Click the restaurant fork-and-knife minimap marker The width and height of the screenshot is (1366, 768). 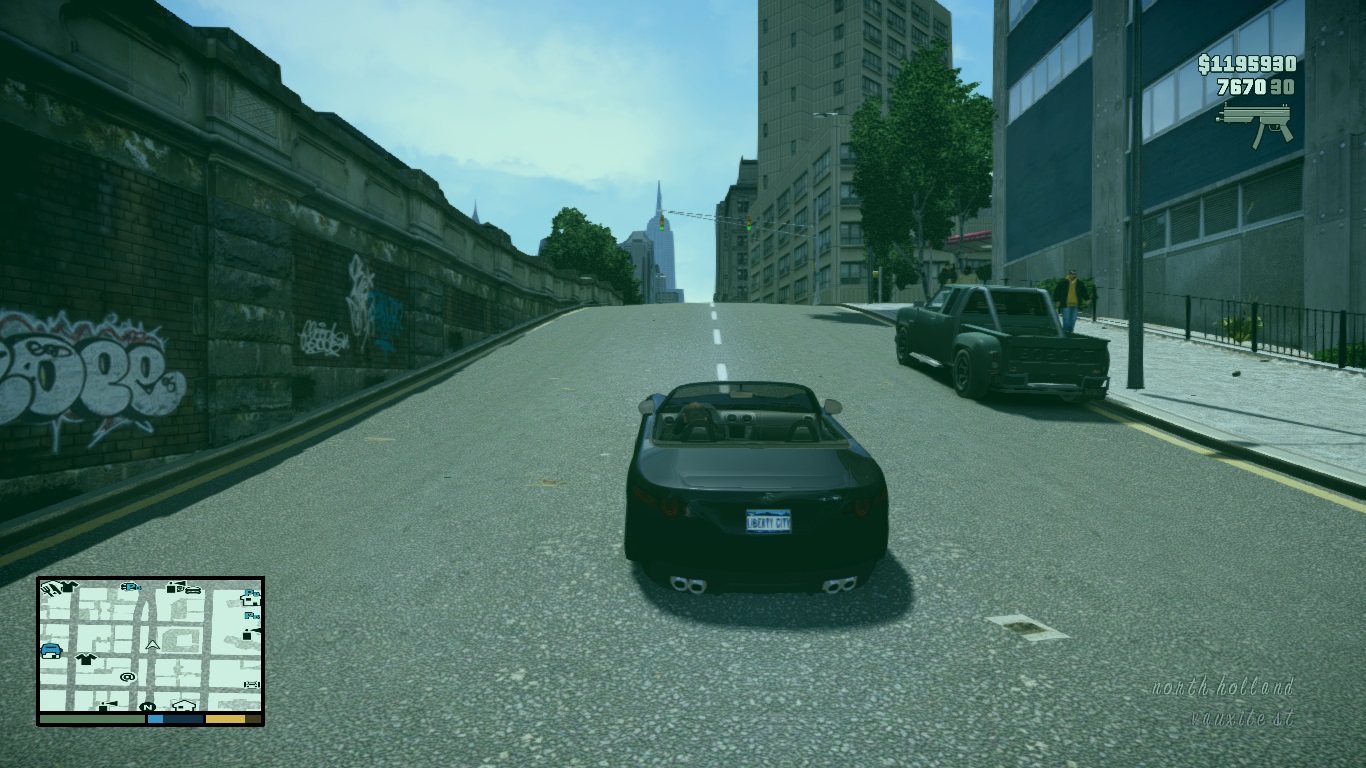point(50,589)
